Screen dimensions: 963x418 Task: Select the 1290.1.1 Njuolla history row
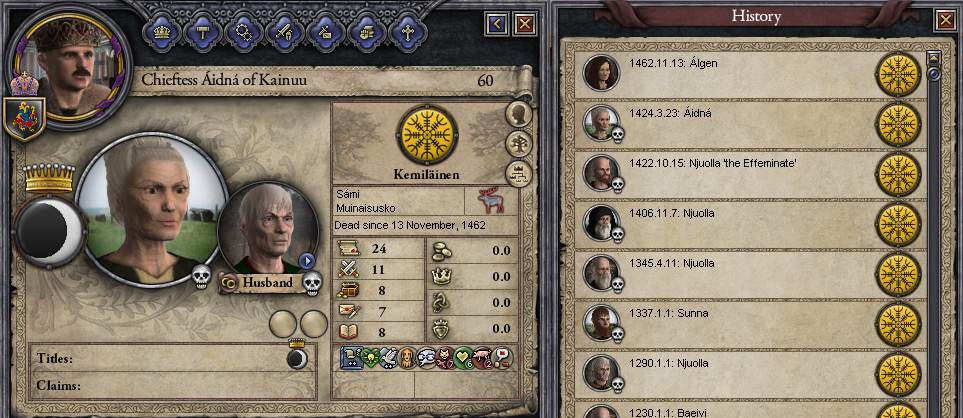pos(740,372)
